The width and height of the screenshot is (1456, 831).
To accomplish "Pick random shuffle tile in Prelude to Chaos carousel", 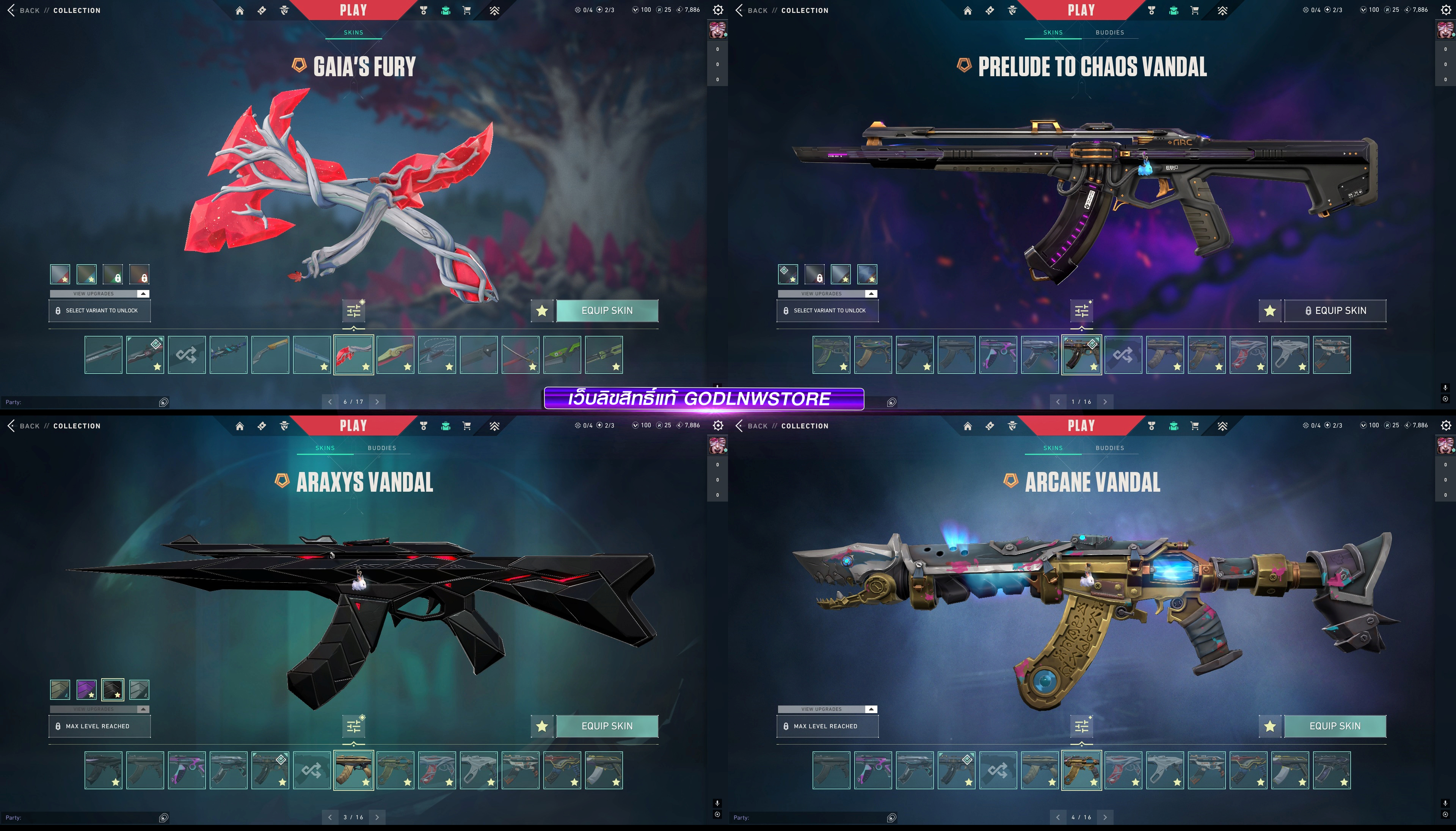I will click(x=1123, y=354).
